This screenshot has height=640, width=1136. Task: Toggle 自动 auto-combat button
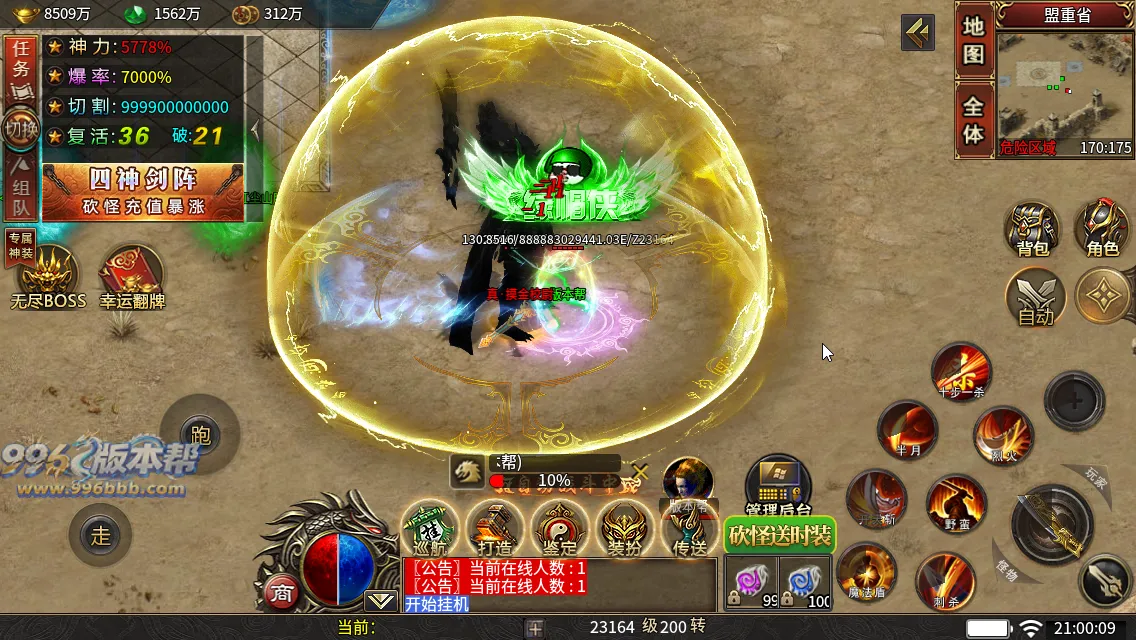(x=1035, y=297)
